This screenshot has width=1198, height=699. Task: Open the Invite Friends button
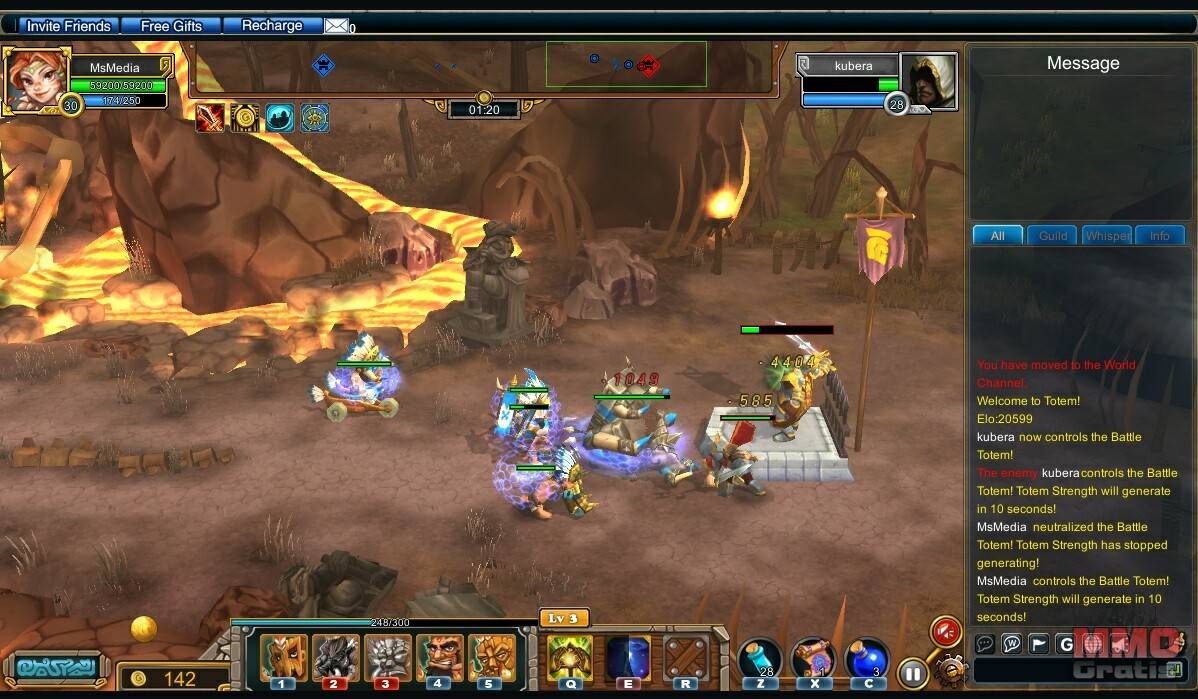68,26
